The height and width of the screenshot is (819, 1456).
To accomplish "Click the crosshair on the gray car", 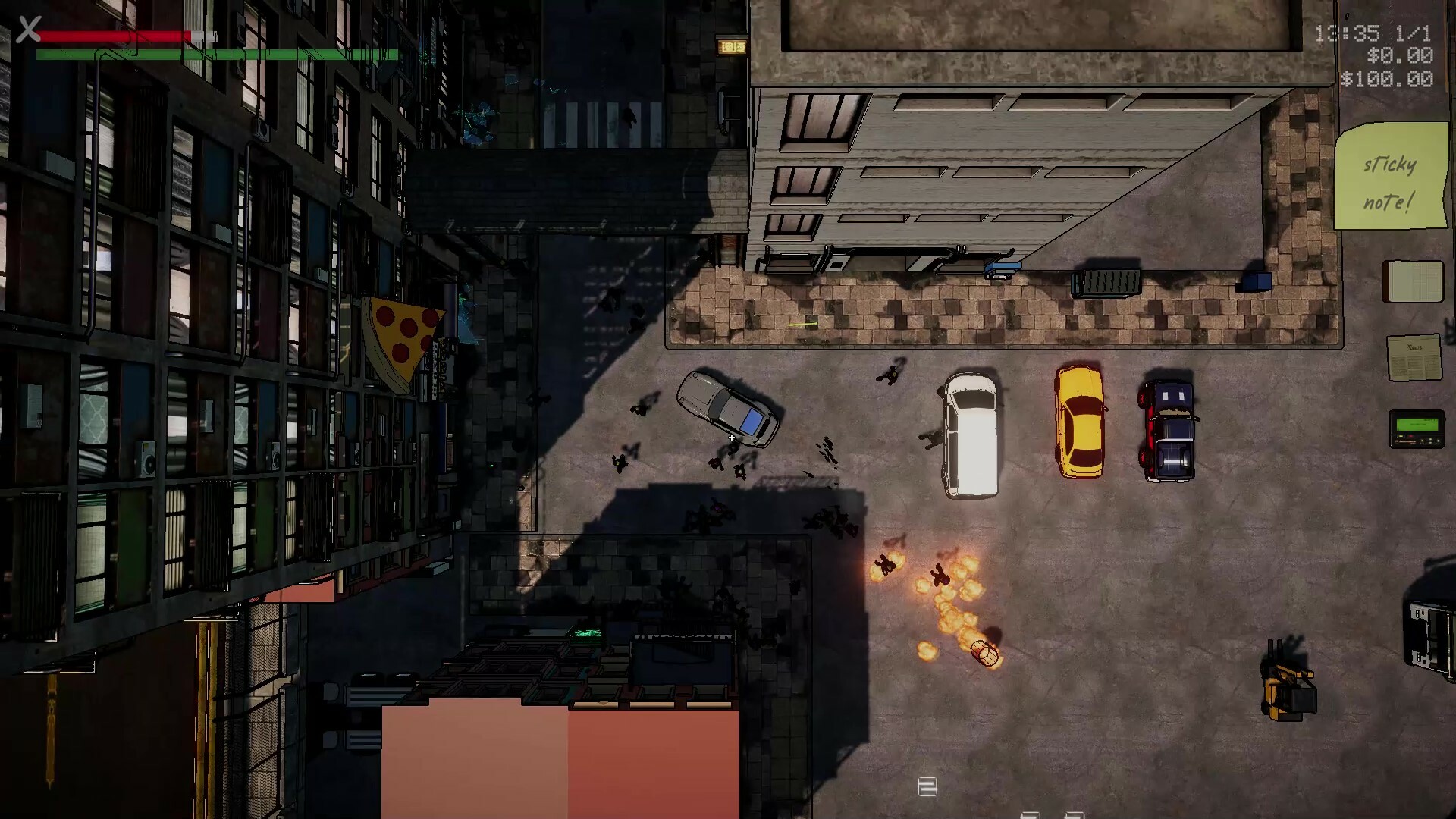I will 730,438.
